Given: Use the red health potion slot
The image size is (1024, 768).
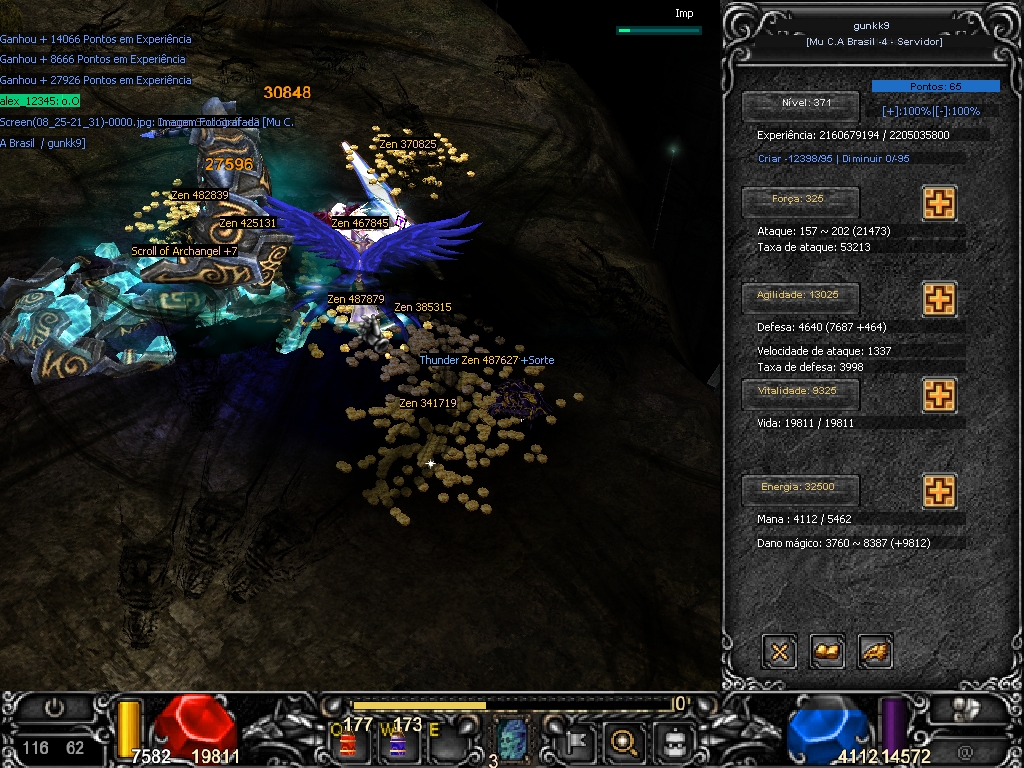Looking at the screenshot, I should [349, 743].
